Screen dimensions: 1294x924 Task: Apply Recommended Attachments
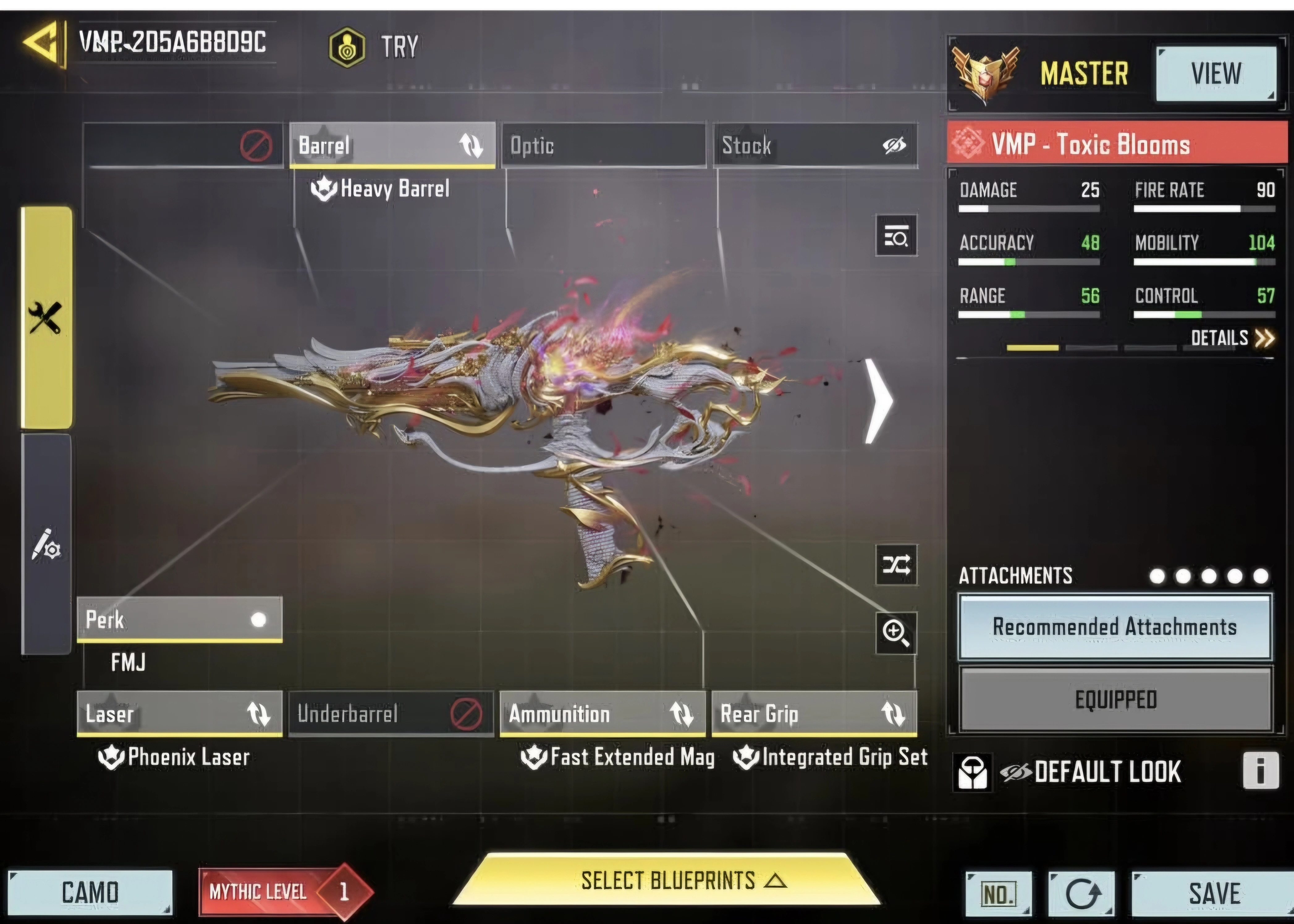pos(1115,627)
